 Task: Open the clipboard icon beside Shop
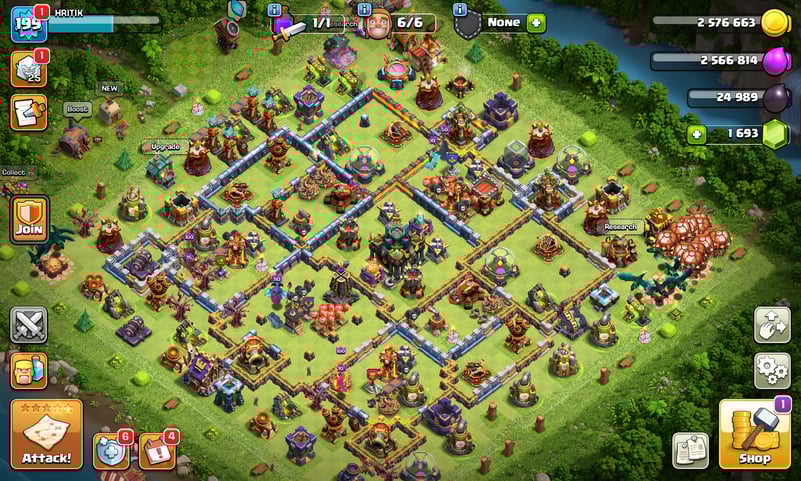pos(691,450)
